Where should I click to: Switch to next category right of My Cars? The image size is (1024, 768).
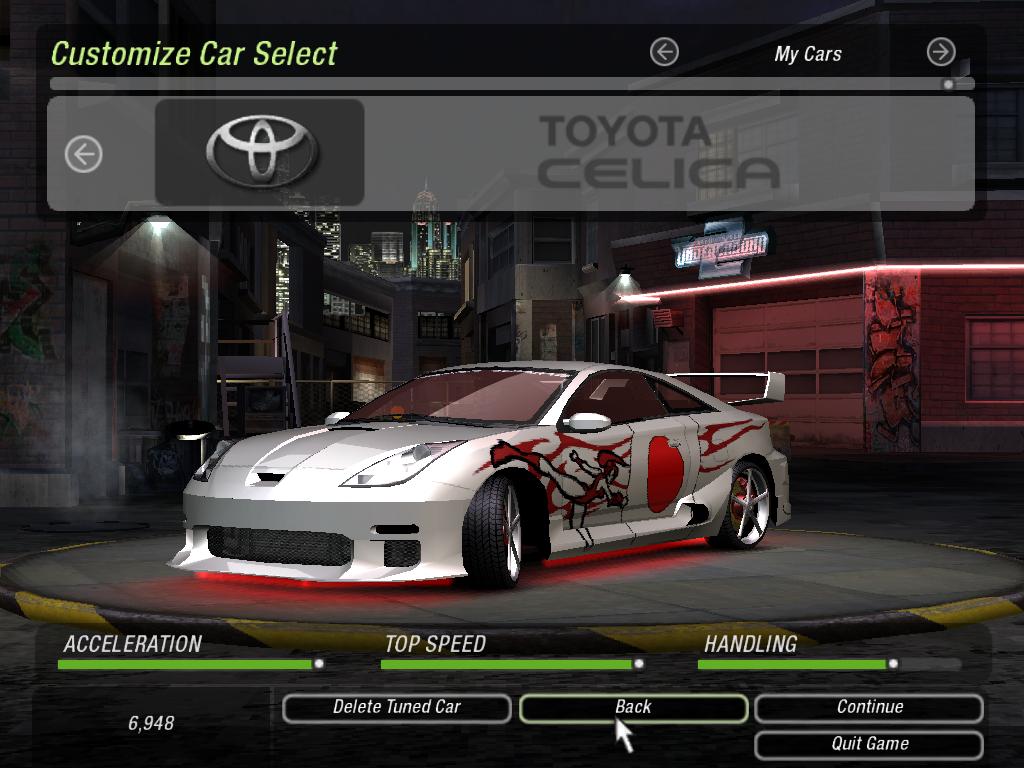coord(940,52)
